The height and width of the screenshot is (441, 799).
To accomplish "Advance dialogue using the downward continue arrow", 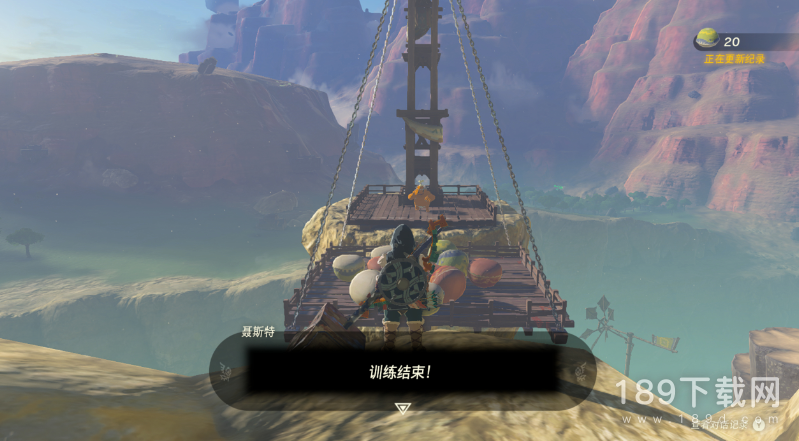I will (x=402, y=408).
